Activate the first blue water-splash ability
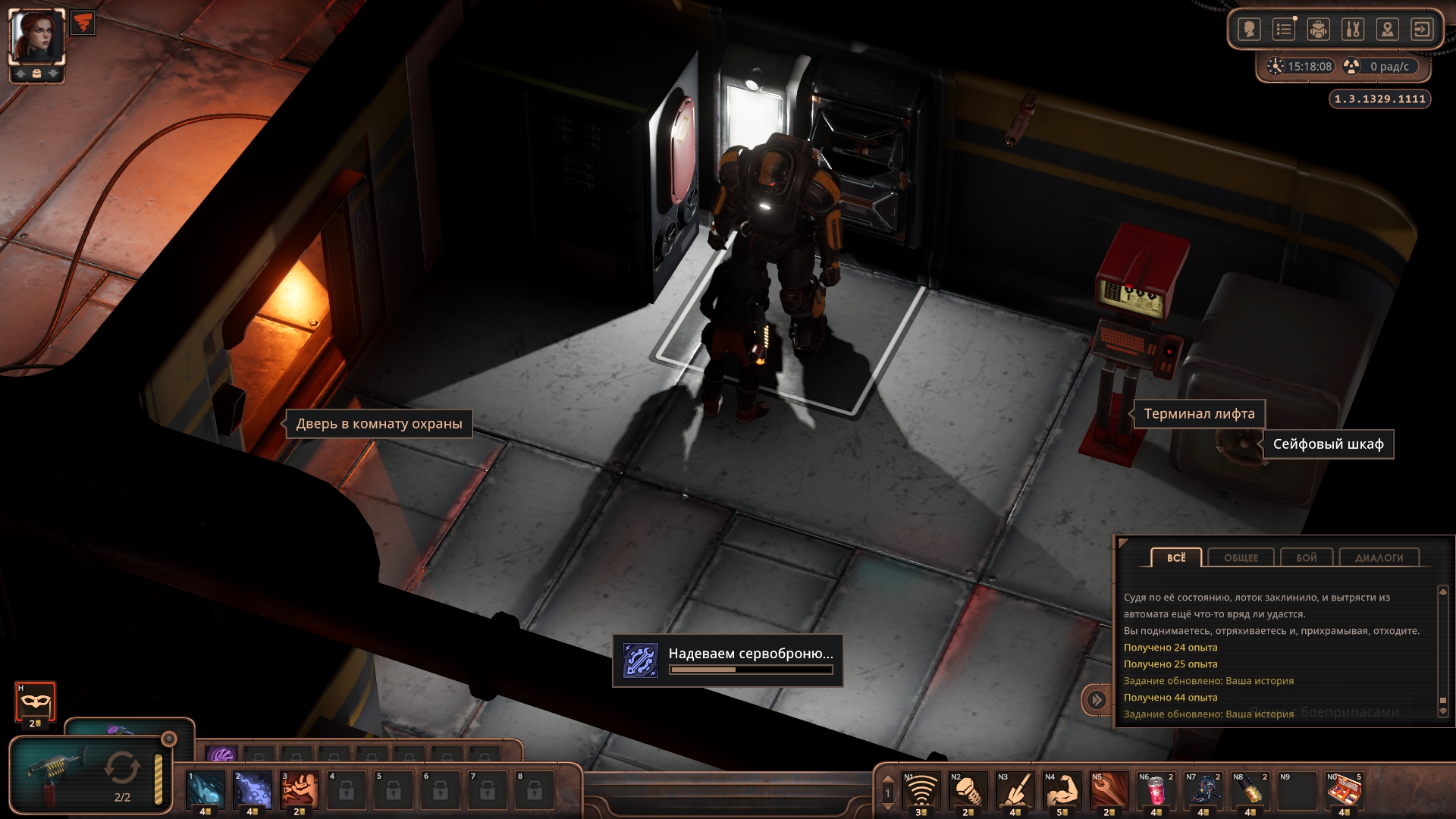Viewport: 1456px width, 819px height. (x=206, y=789)
